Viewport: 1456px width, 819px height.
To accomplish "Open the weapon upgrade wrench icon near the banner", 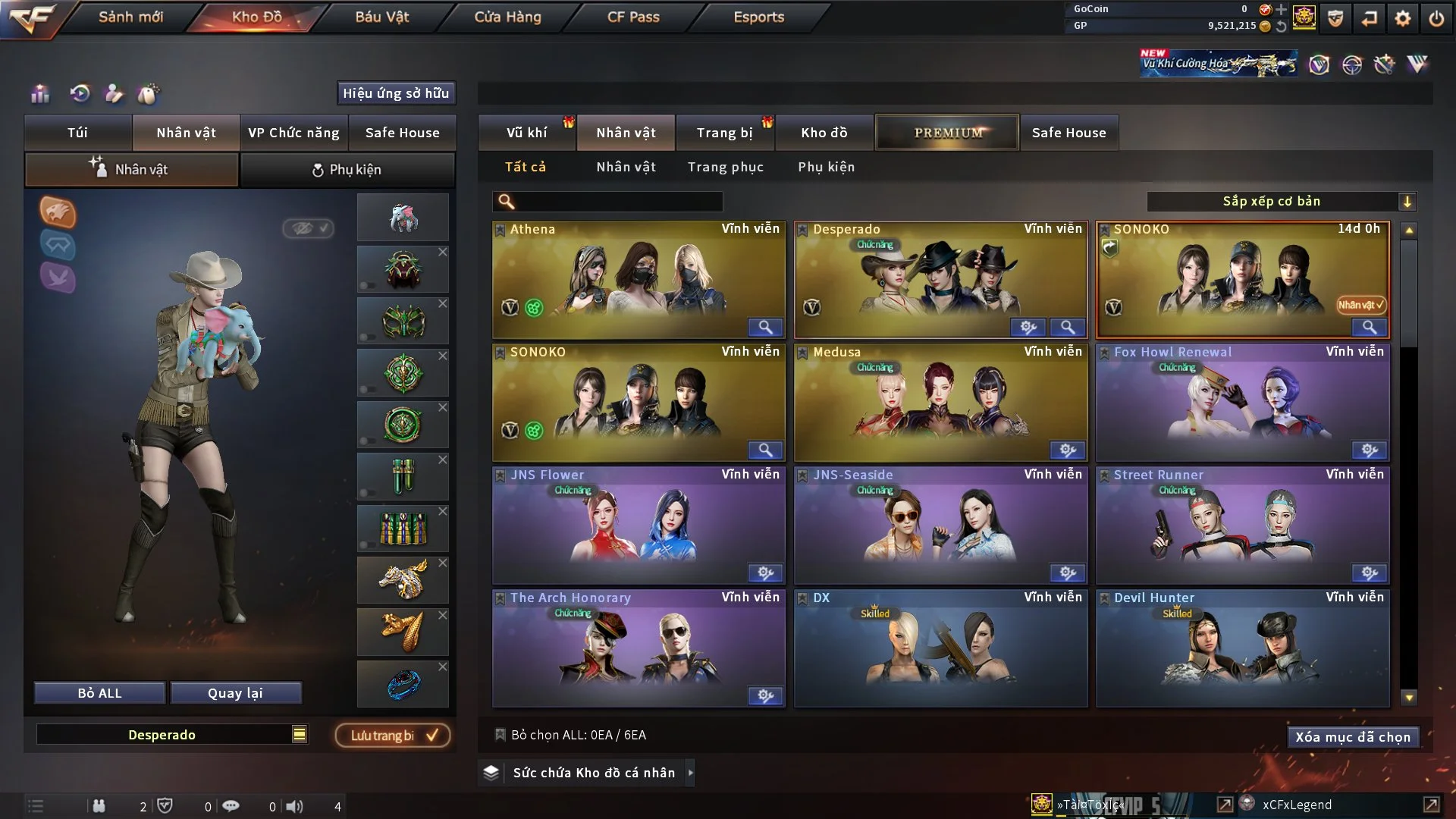I will point(1384,65).
